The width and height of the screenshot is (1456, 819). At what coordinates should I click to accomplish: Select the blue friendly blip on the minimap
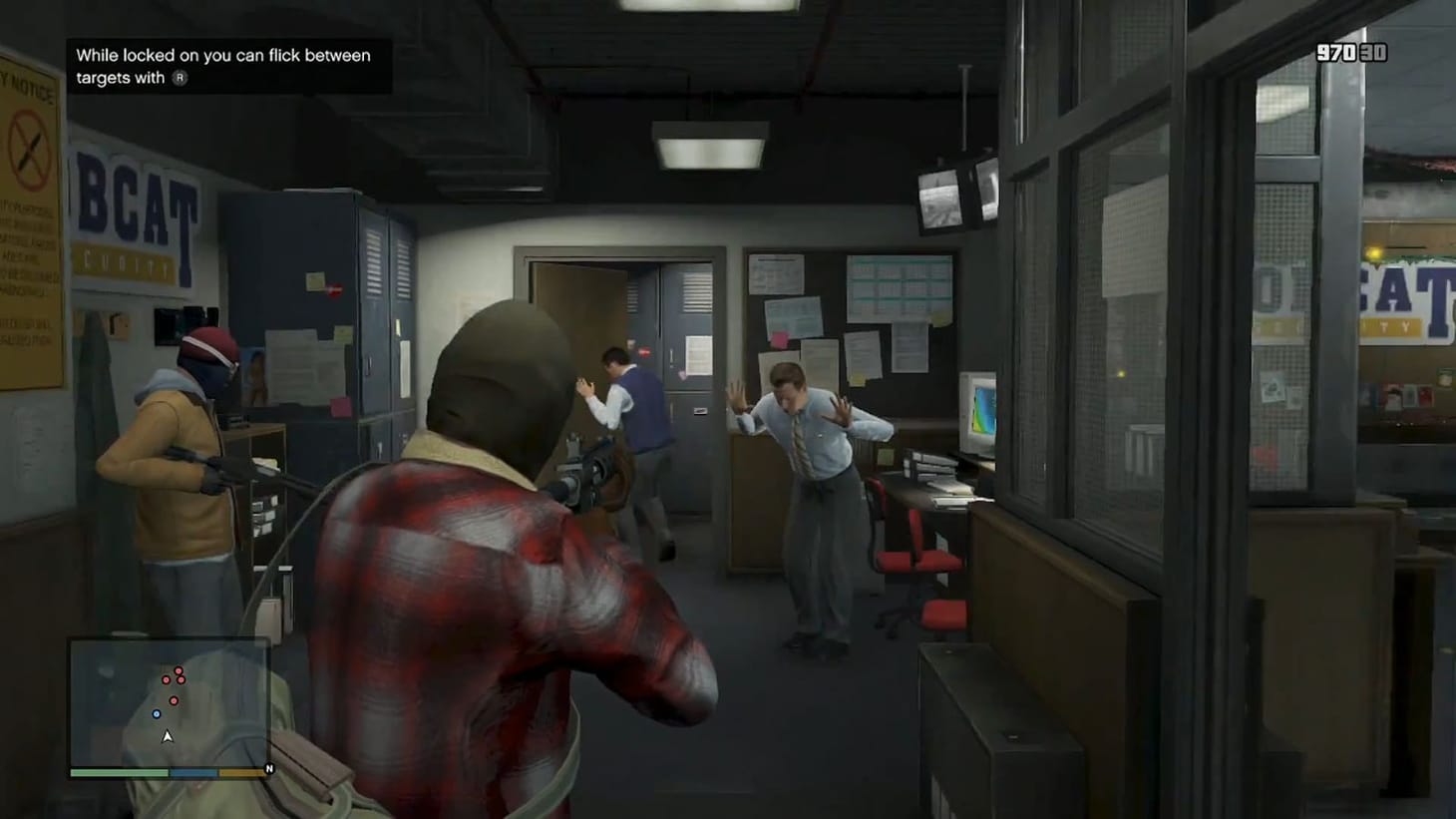[x=157, y=713]
